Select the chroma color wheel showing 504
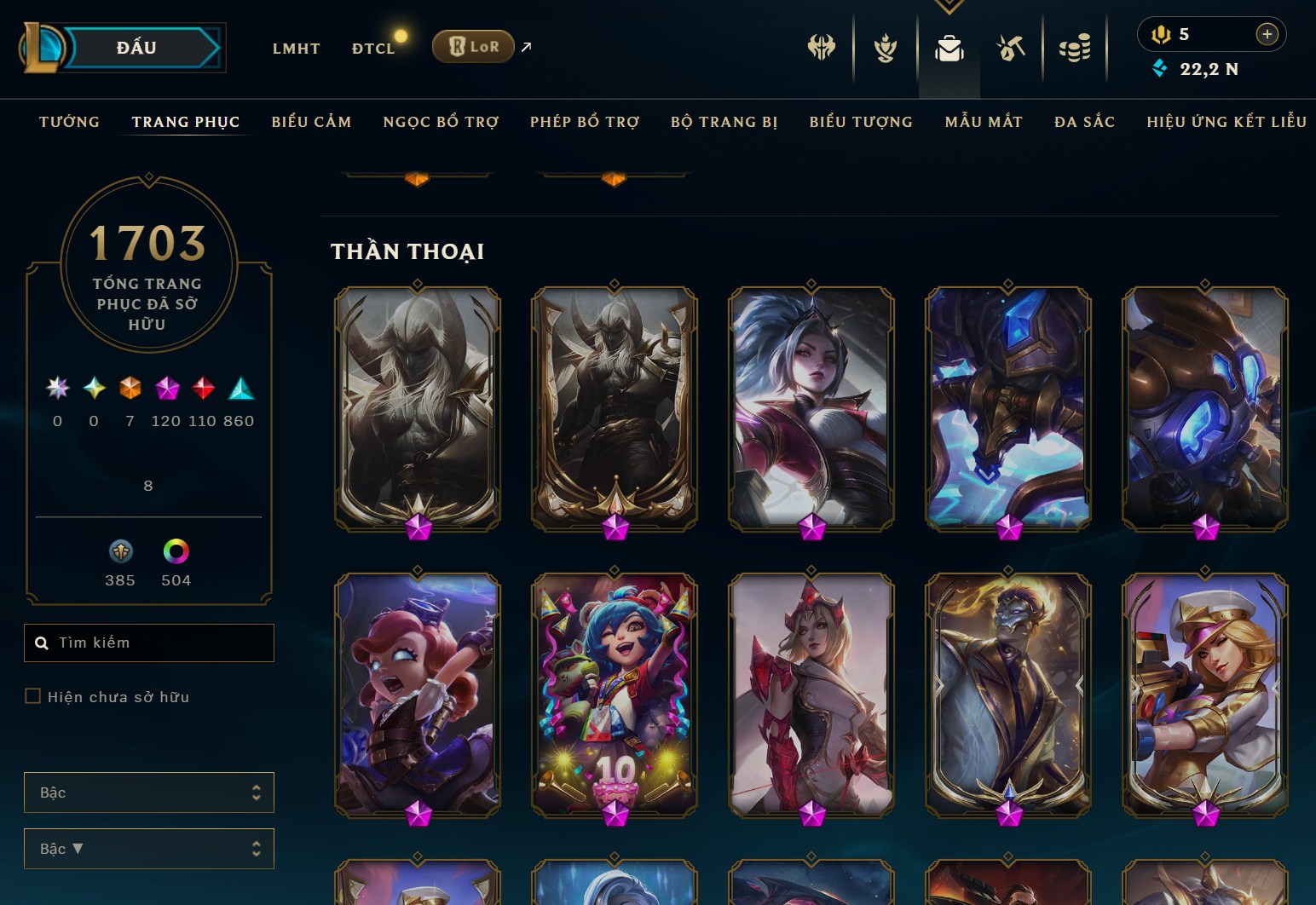The width and height of the screenshot is (1316, 905). click(177, 552)
